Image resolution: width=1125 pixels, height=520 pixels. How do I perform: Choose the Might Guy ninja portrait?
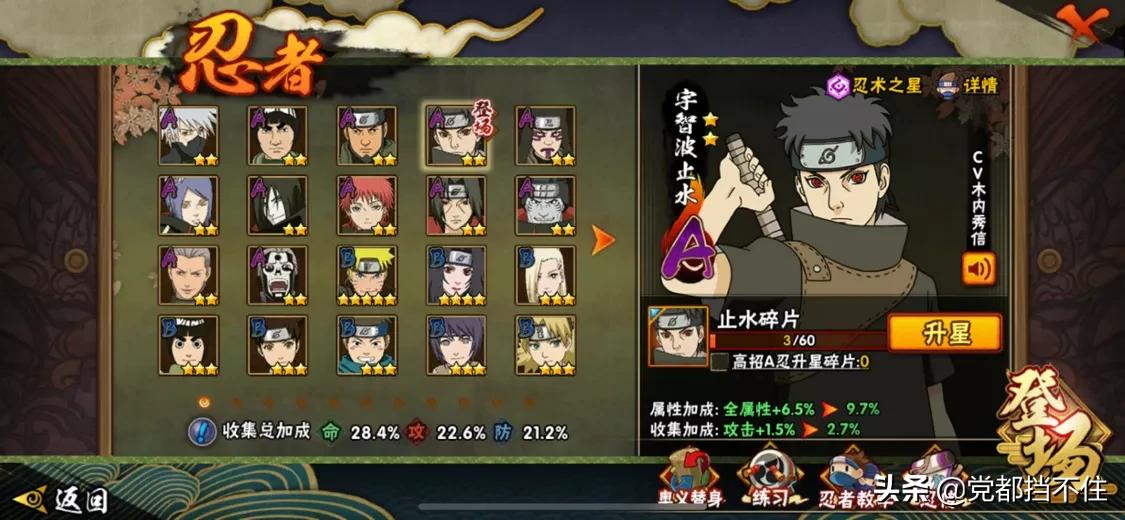point(277,135)
